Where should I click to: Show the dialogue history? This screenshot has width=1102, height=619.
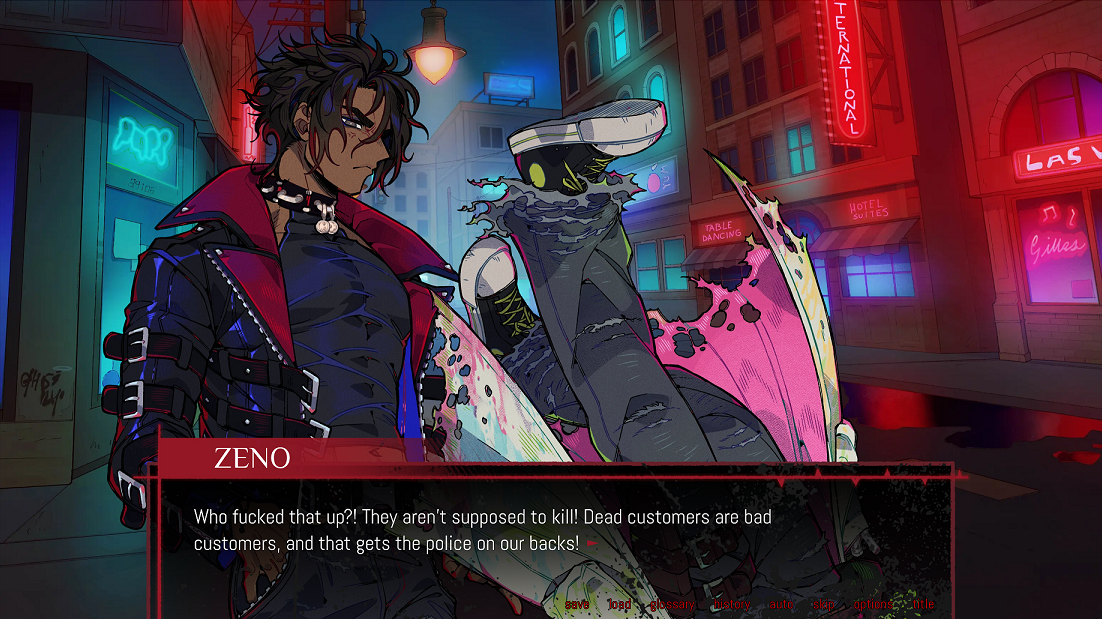(x=730, y=604)
